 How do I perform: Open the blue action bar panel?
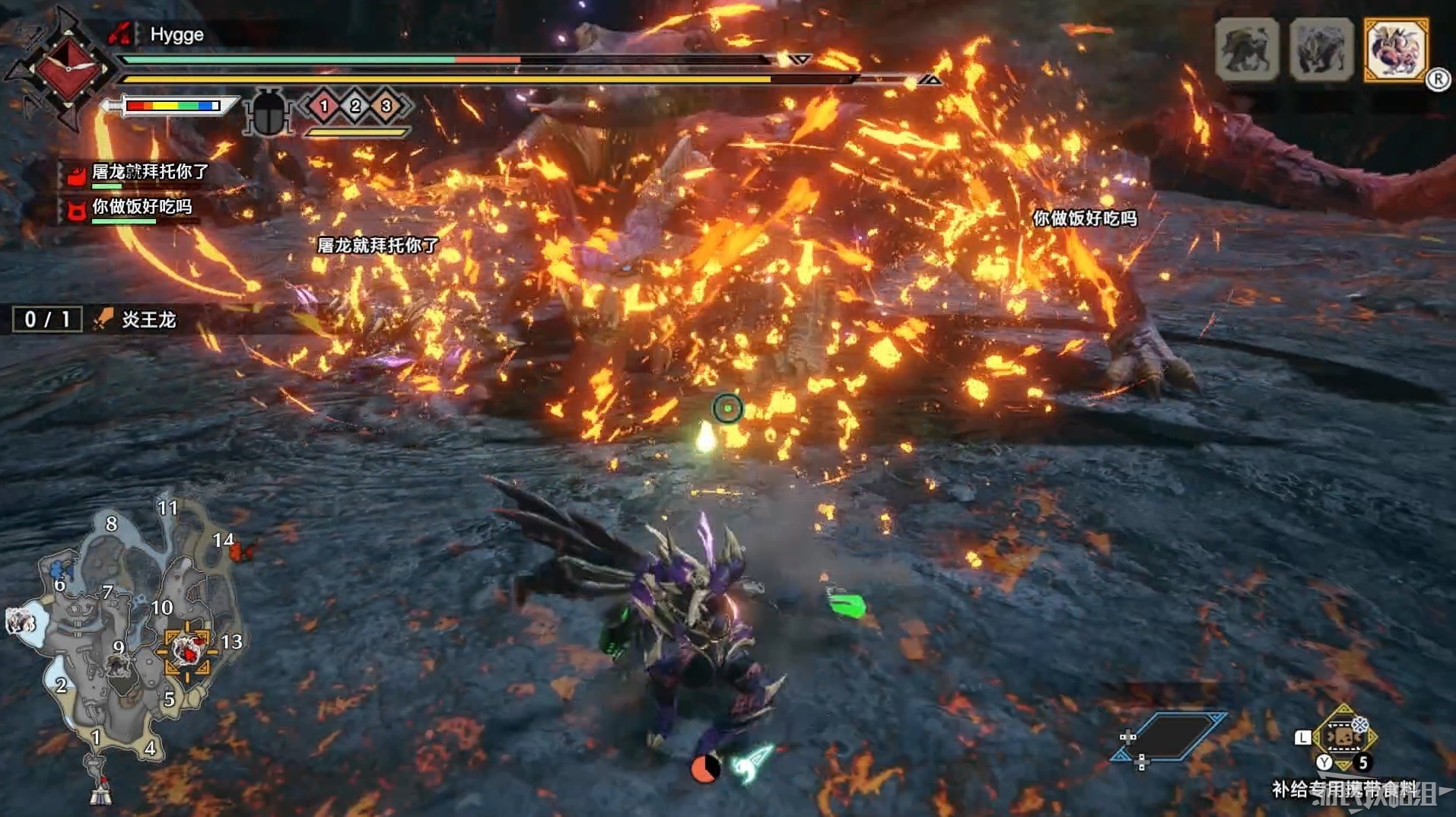[x=1171, y=736]
